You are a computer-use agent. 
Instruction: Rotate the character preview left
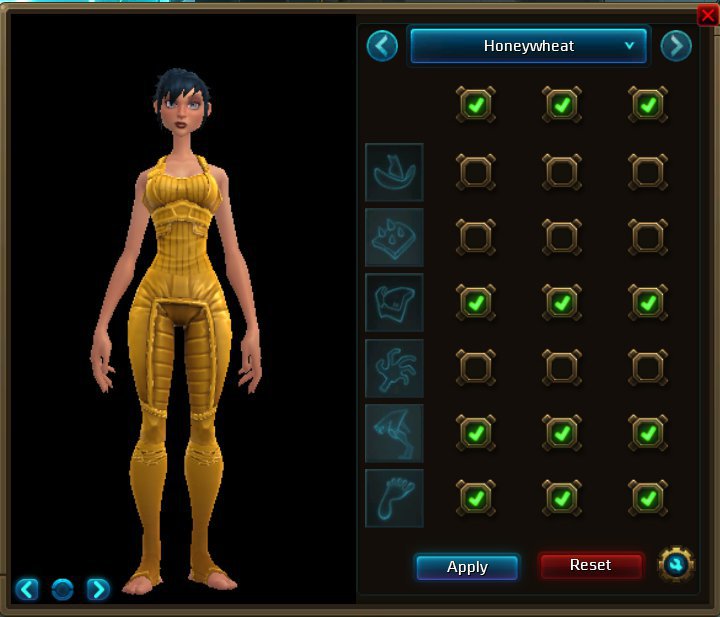coord(27,589)
